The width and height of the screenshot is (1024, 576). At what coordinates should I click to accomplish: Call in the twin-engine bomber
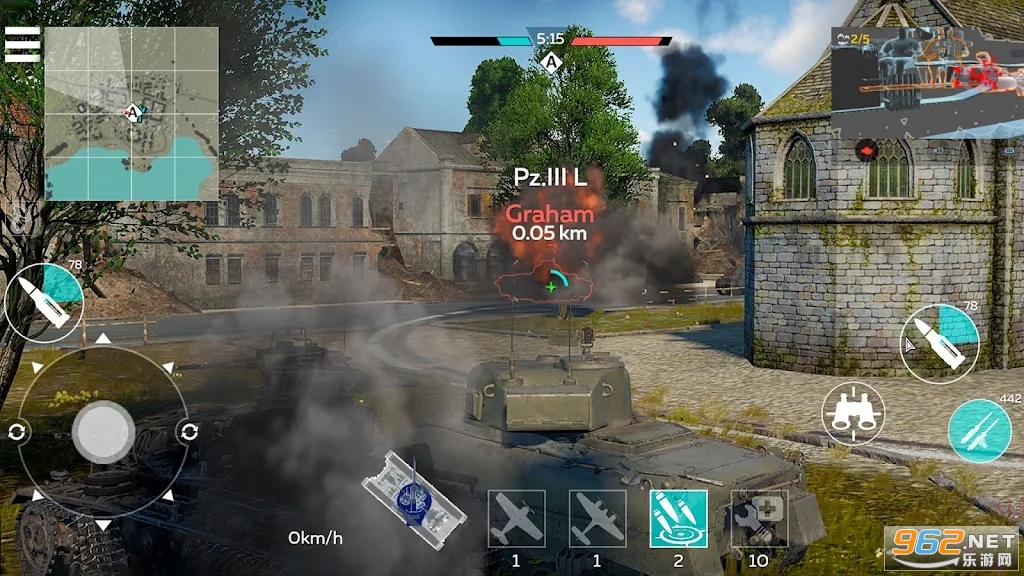click(597, 519)
